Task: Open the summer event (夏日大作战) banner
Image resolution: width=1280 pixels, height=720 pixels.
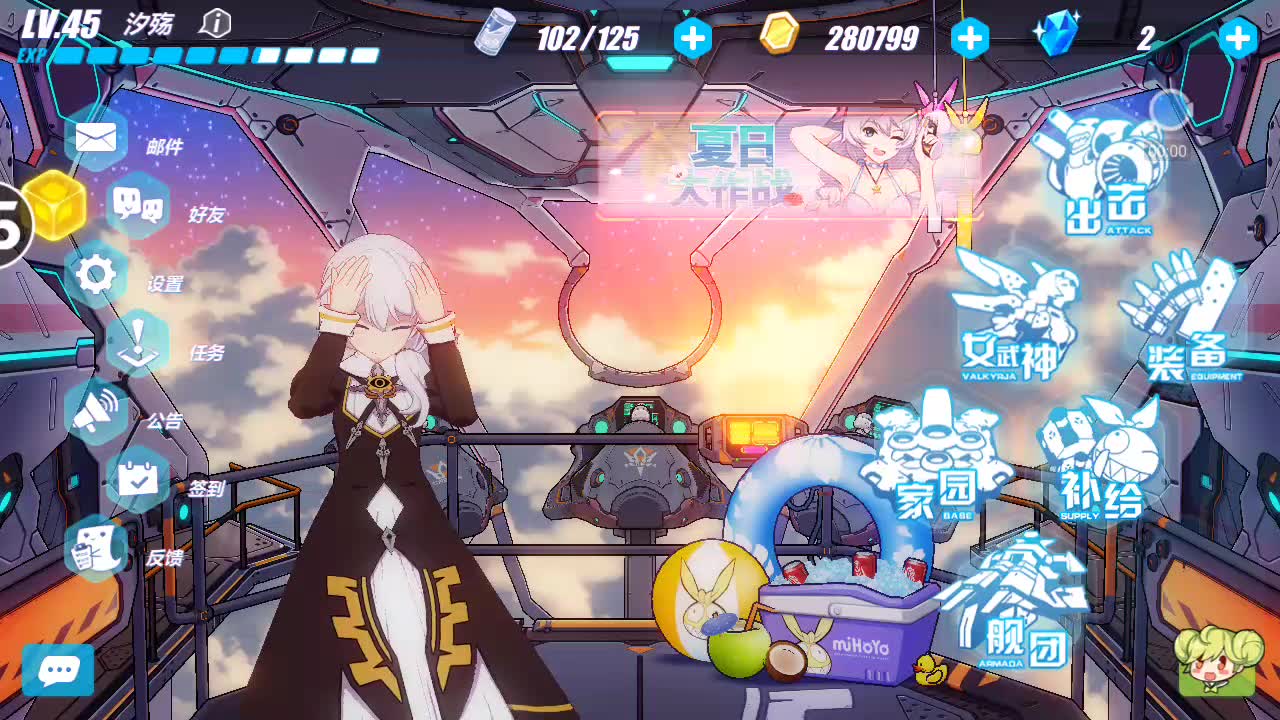Action: [x=788, y=165]
